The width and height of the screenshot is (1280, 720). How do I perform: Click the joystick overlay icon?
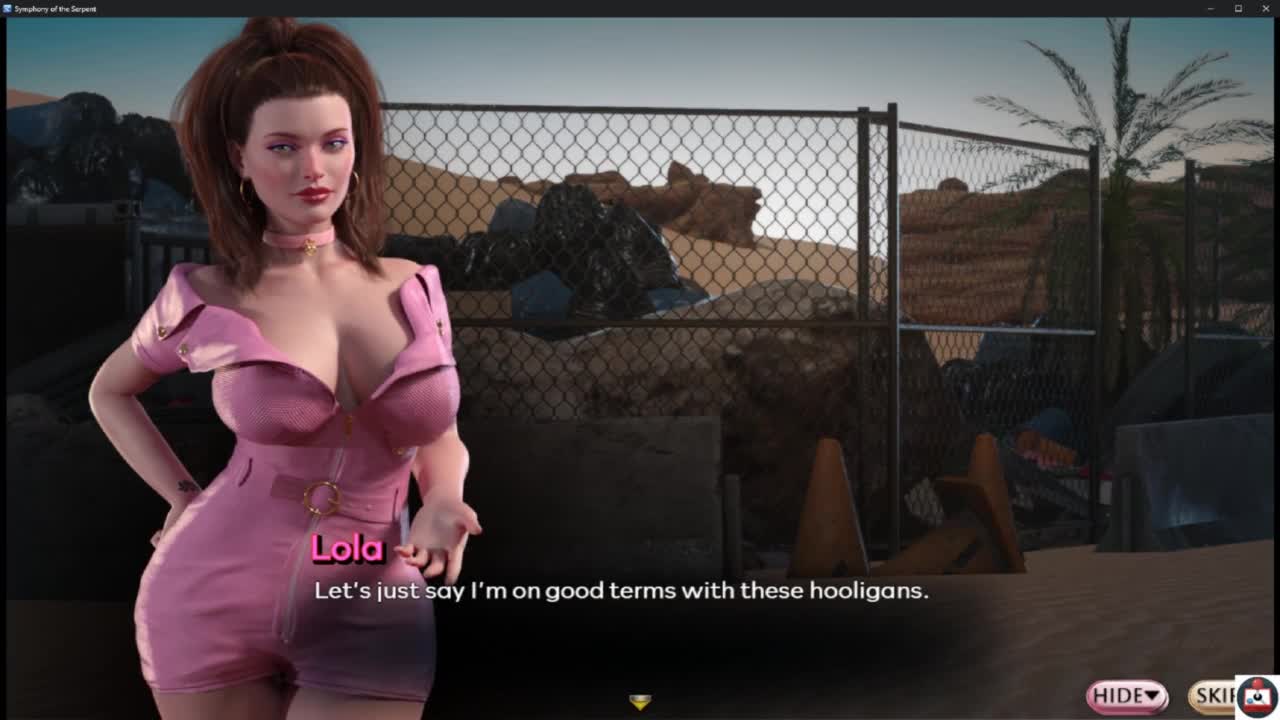coord(1257,698)
